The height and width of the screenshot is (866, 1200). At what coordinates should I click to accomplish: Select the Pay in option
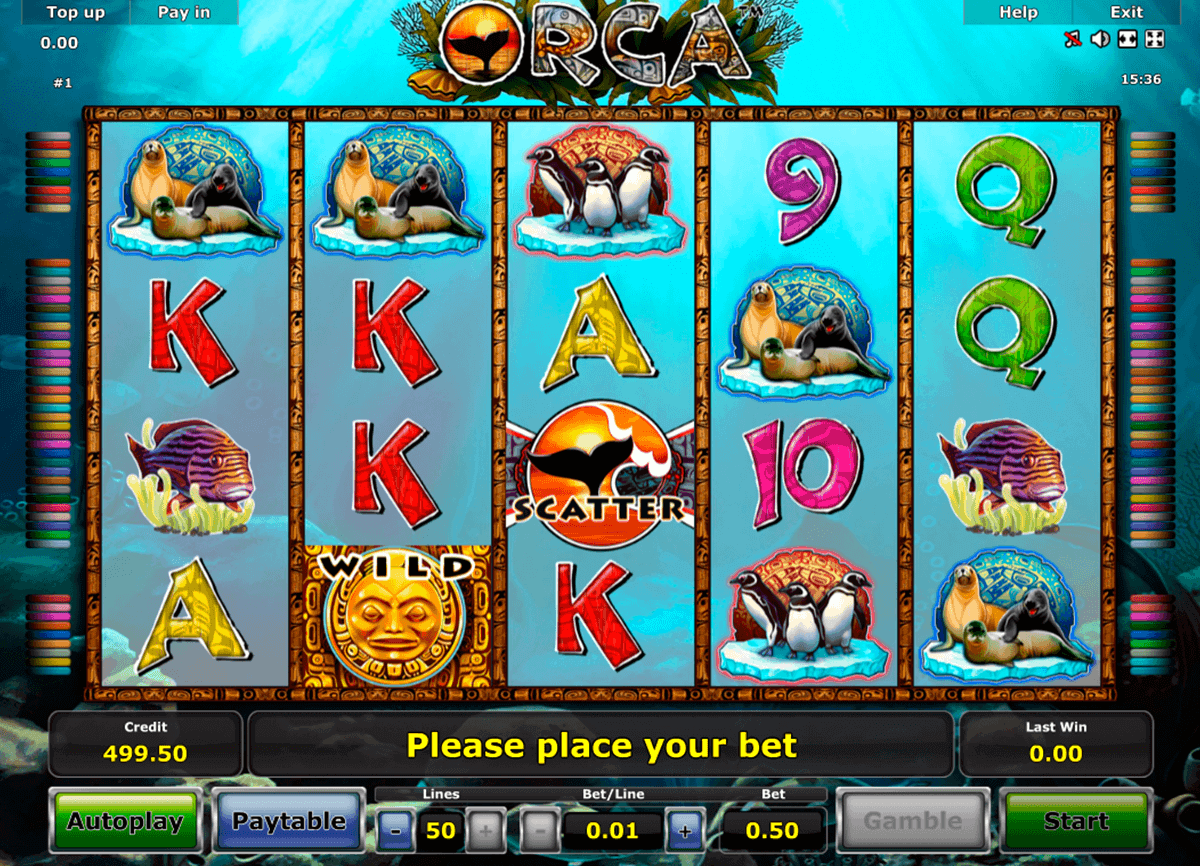pyautogui.click(x=184, y=12)
